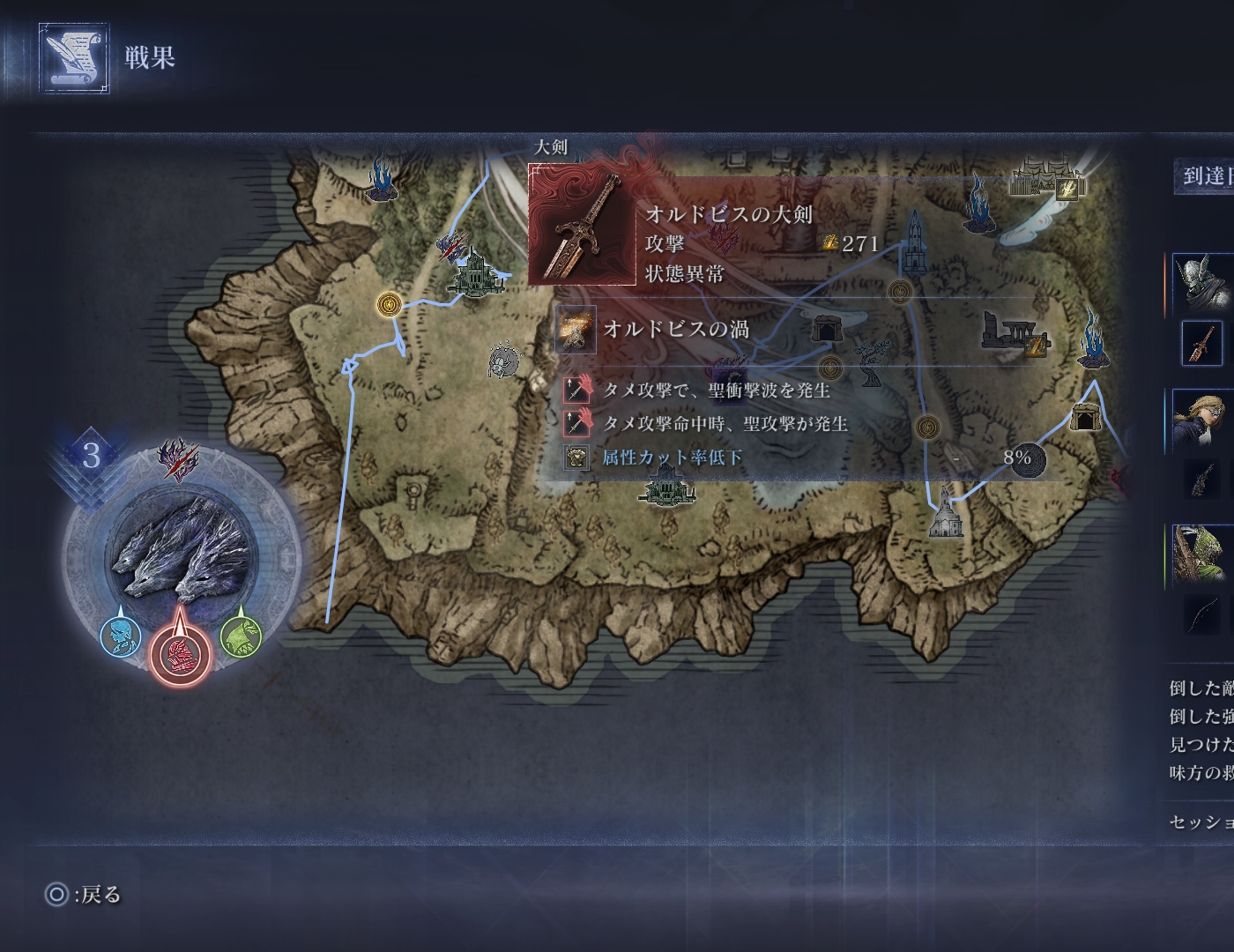The width and height of the screenshot is (1234, 952).
Task: Select the ruins marker on the map's east side
Action: click(1014, 335)
